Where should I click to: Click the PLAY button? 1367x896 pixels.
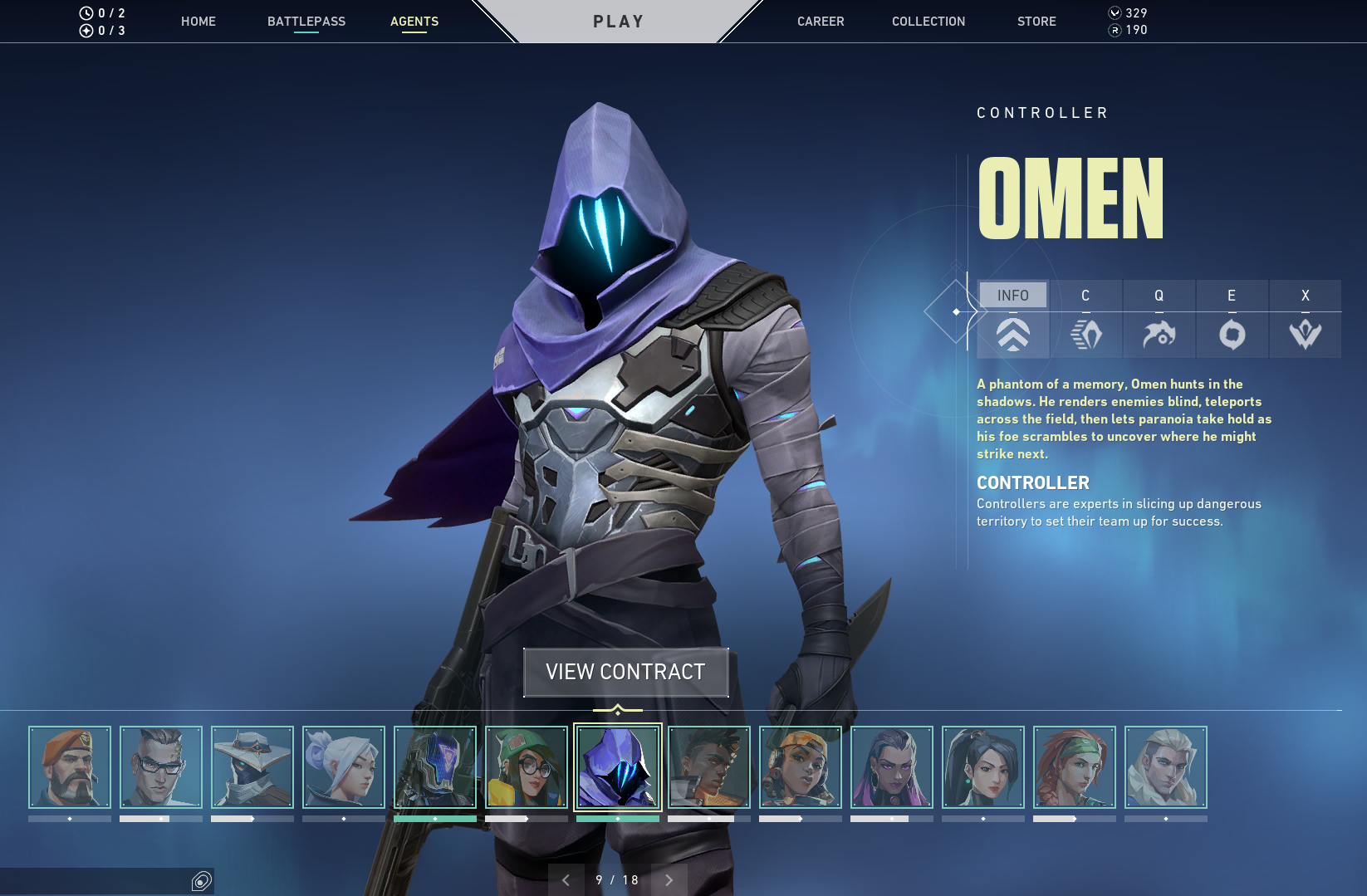pyautogui.click(x=618, y=22)
